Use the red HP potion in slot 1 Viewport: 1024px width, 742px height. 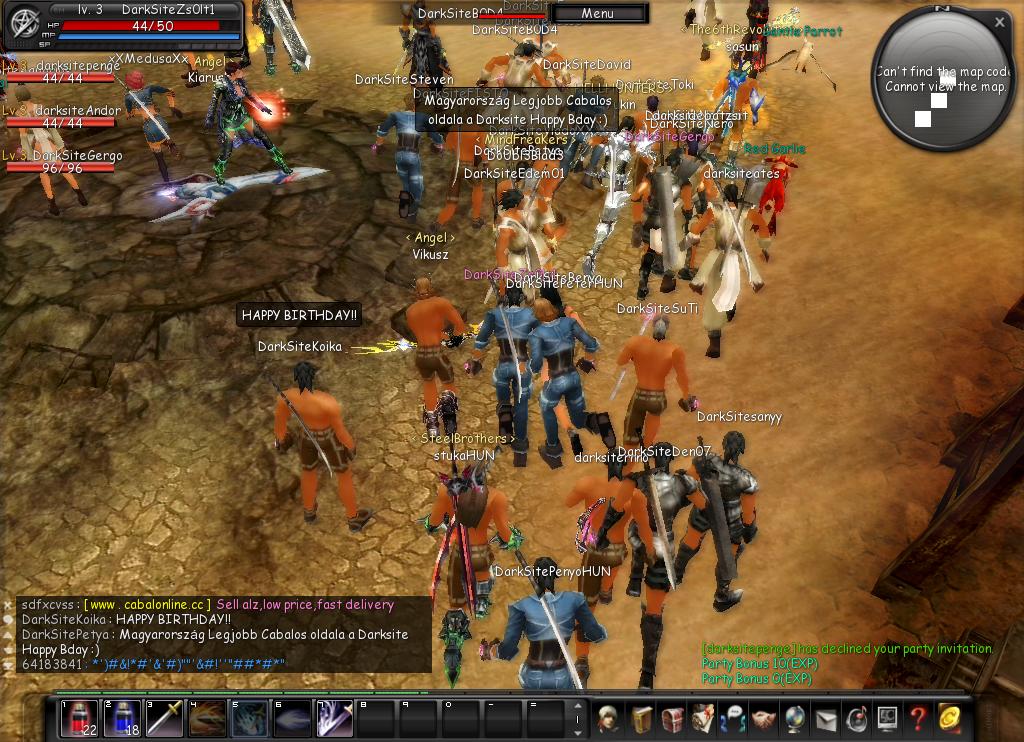tap(79, 718)
